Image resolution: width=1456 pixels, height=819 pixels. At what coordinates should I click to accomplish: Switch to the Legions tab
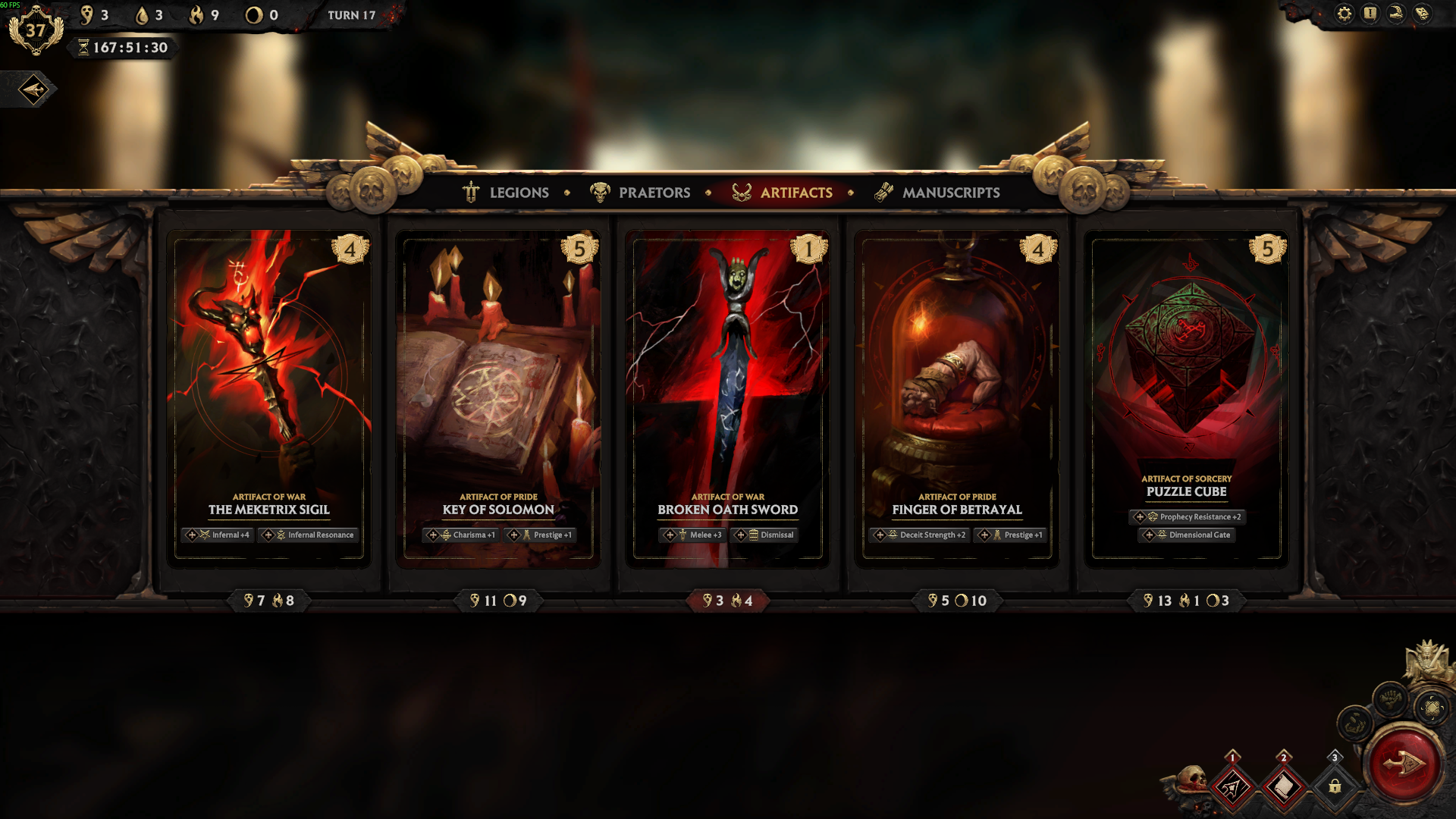point(506,193)
